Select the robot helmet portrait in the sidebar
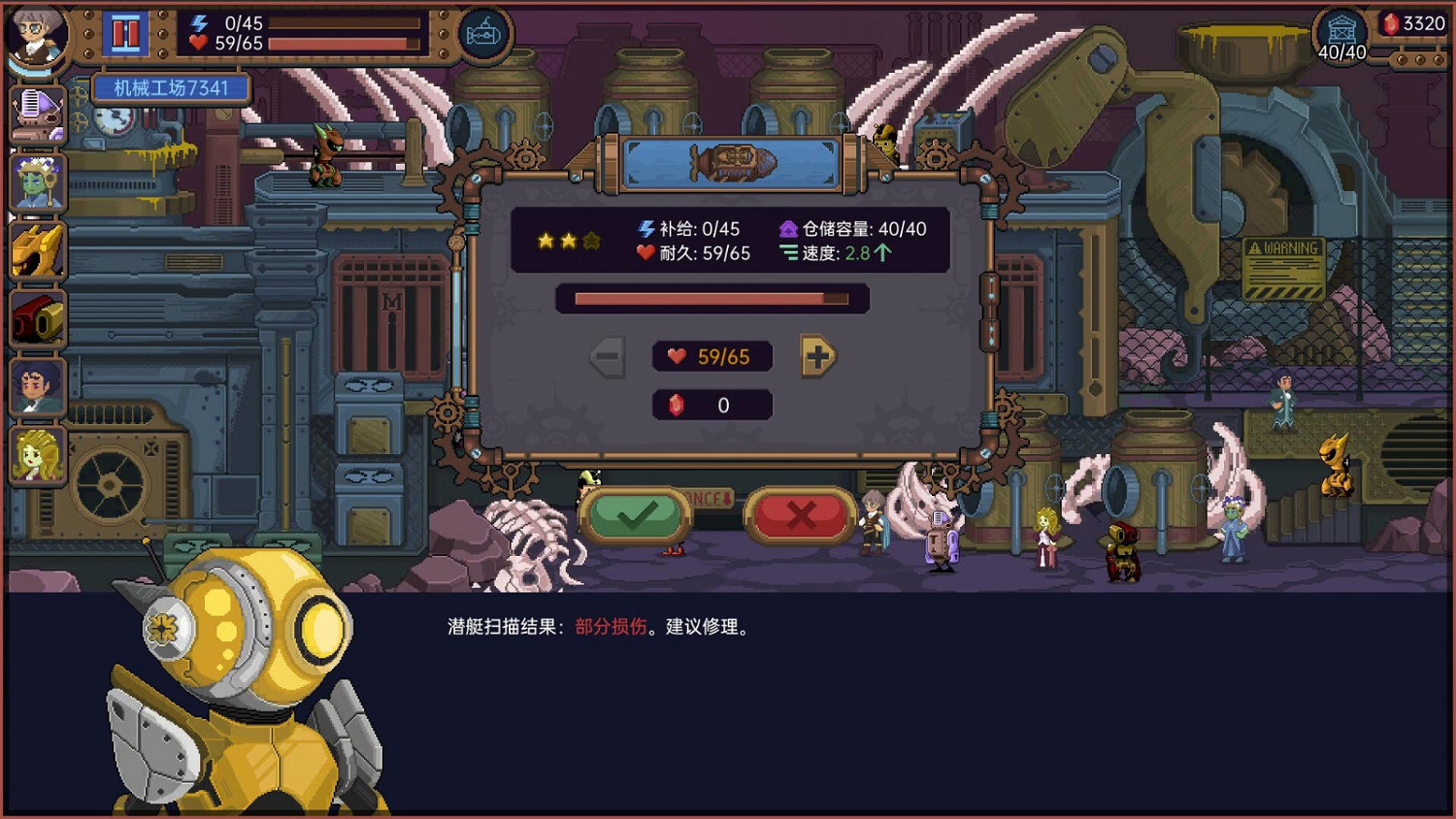 tap(36, 110)
